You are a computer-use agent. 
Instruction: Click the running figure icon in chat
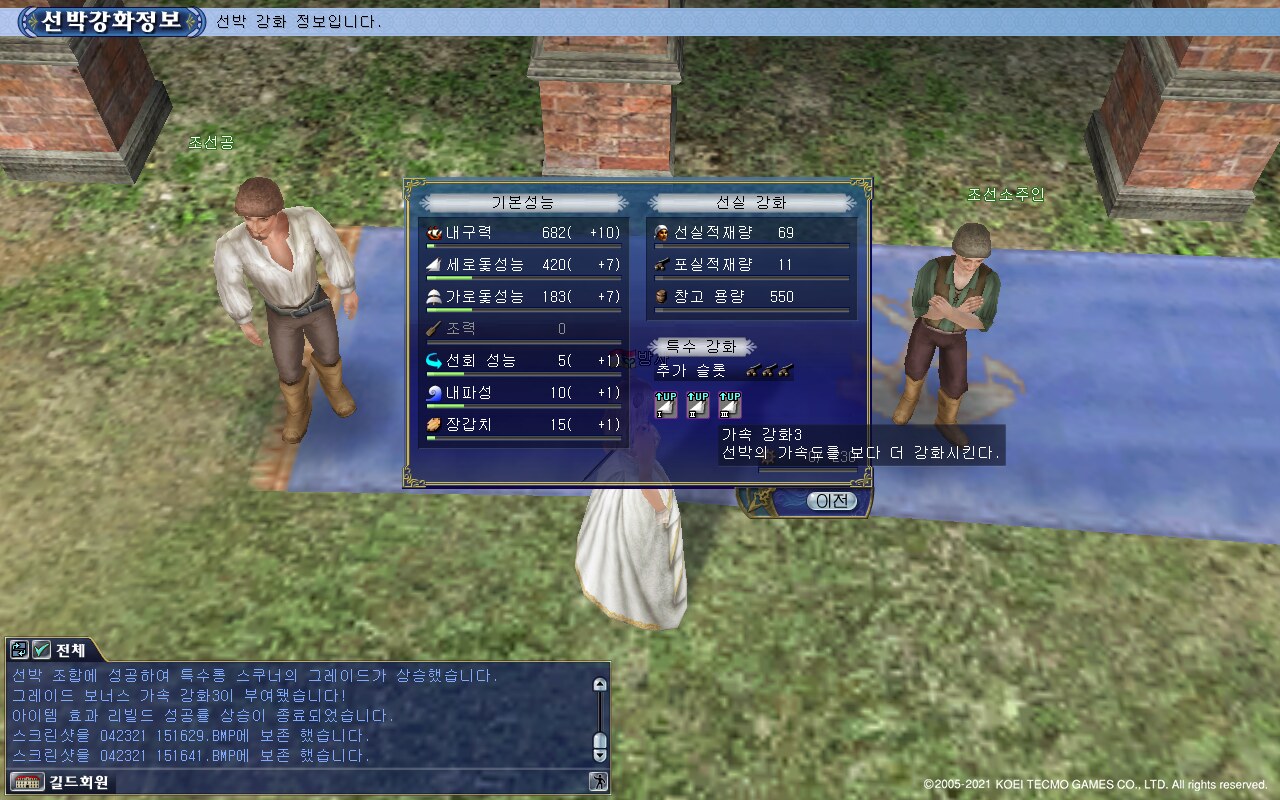click(598, 781)
